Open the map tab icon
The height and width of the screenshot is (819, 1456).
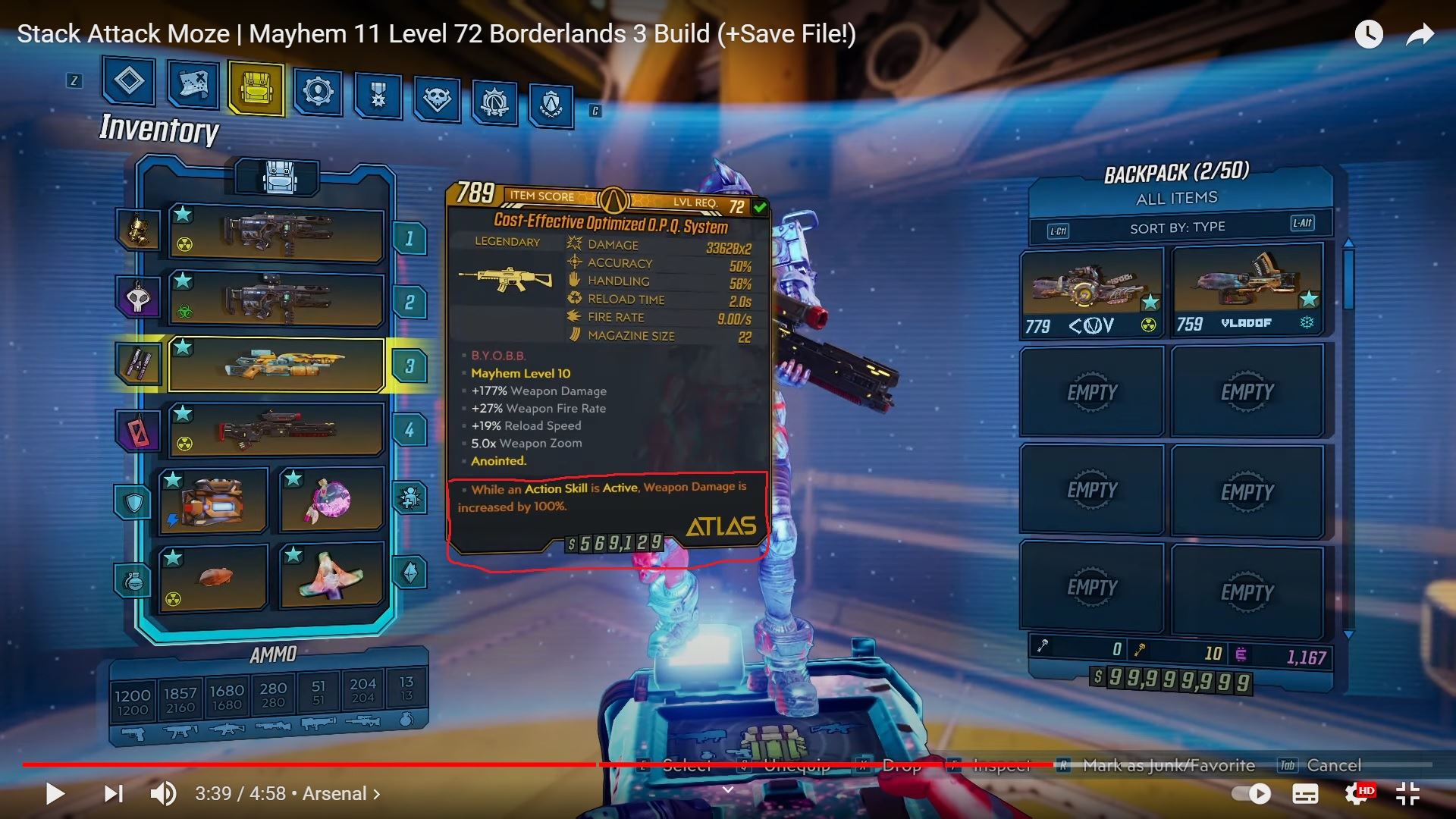click(x=193, y=85)
